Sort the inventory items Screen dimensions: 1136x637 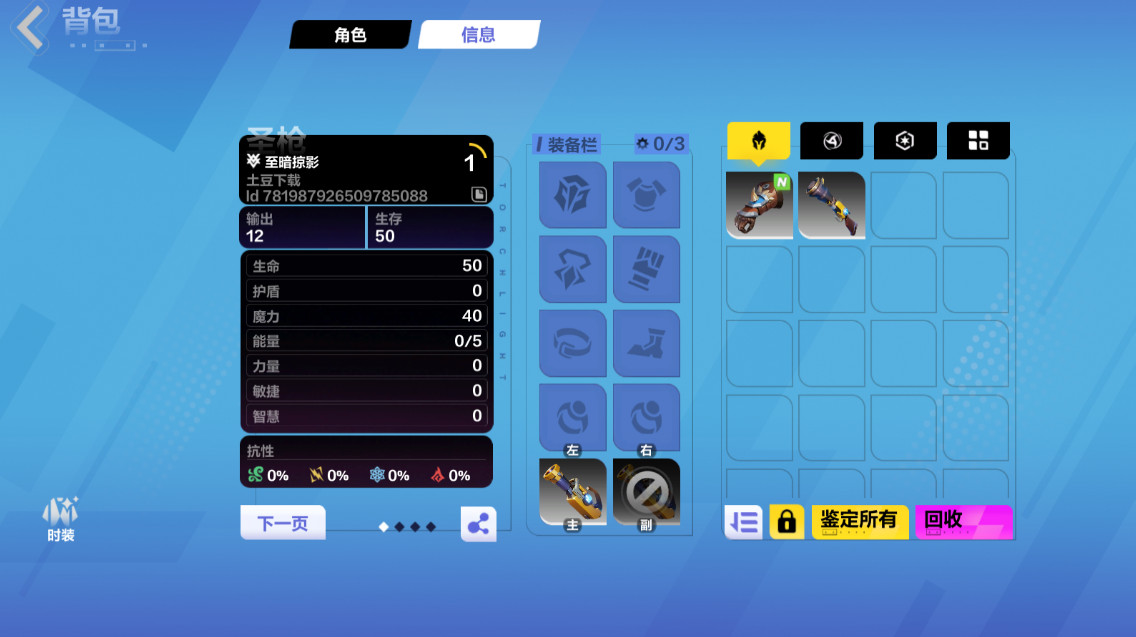pos(743,522)
